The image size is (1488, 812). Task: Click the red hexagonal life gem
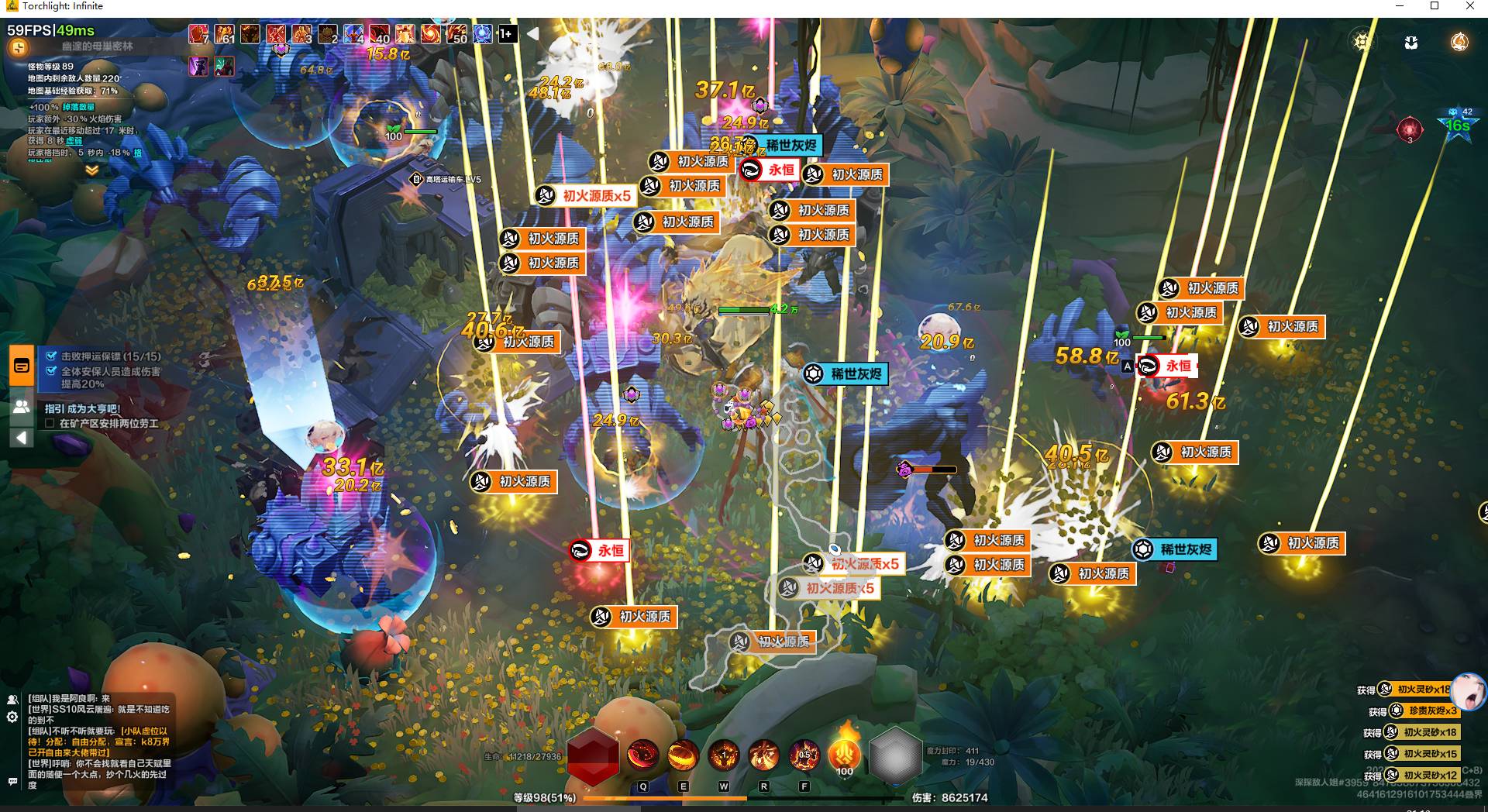(x=593, y=755)
